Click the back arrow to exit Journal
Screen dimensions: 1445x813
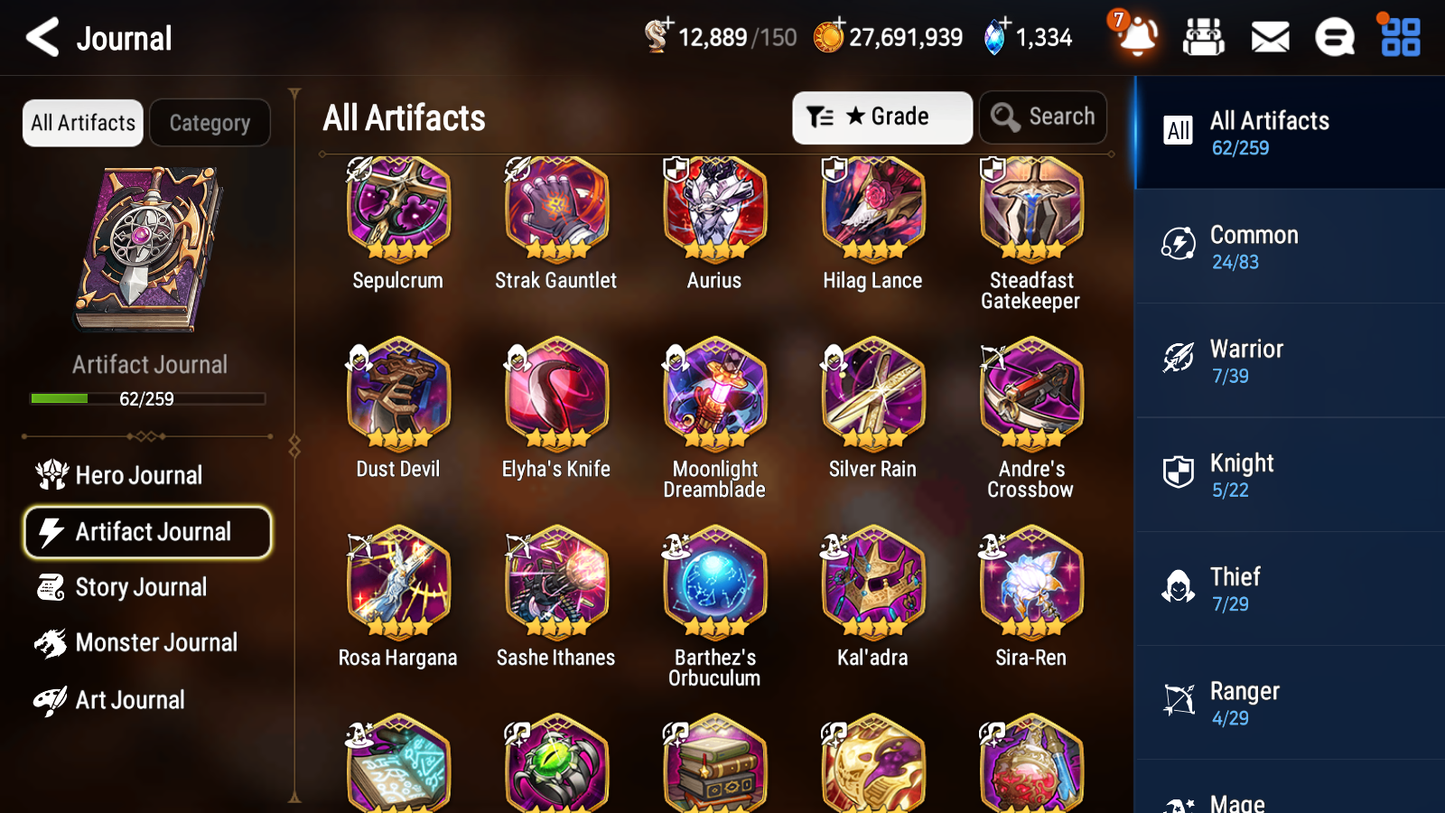pyautogui.click(x=42, y=38)
